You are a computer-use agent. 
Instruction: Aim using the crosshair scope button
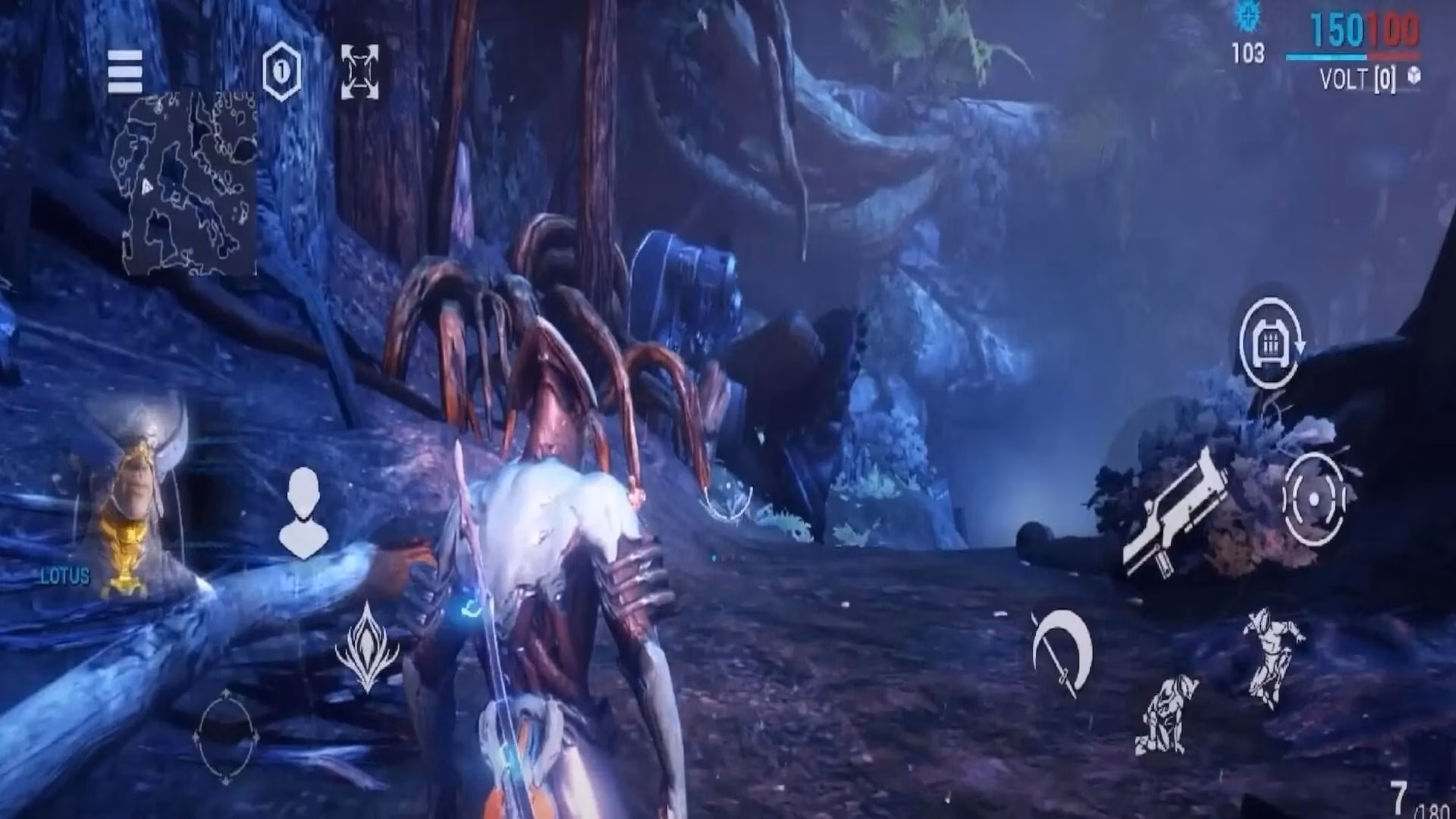click(1314, 499)
